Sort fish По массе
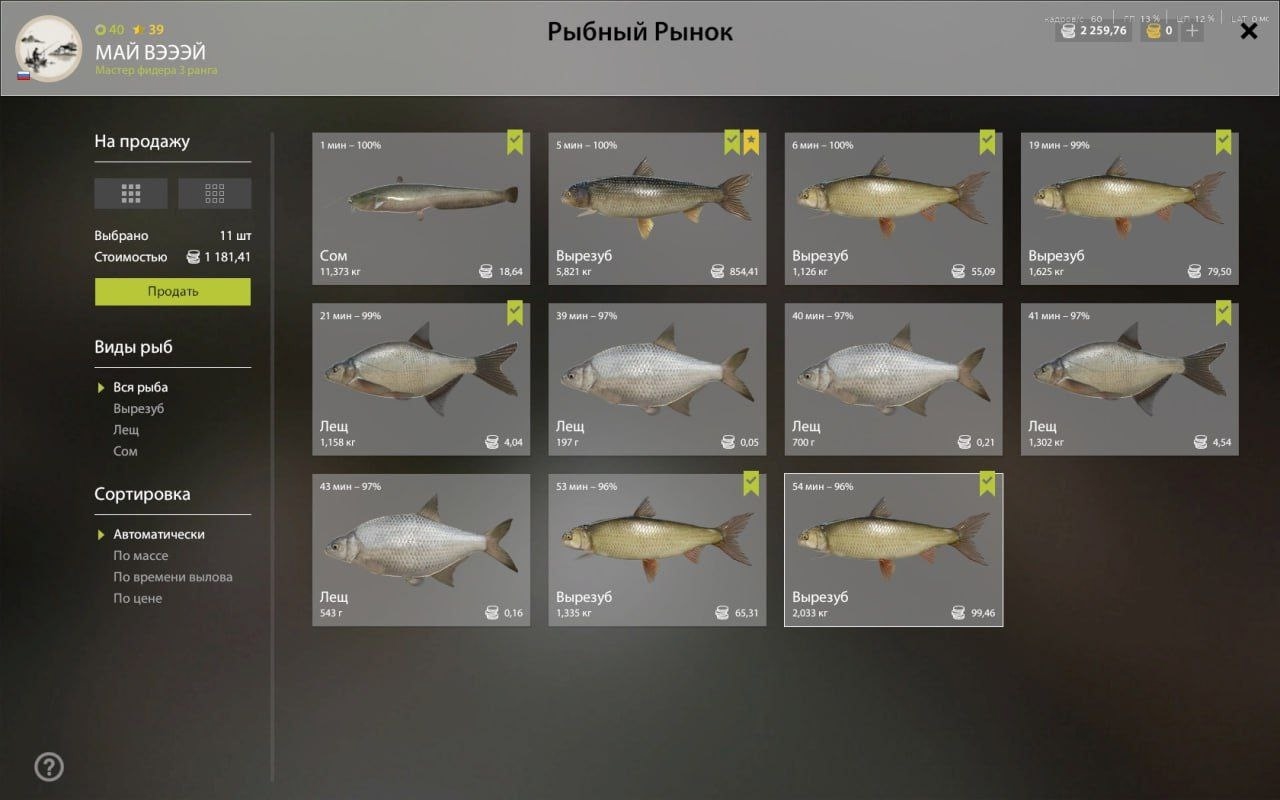1280x800 pixels. [141, 556]
